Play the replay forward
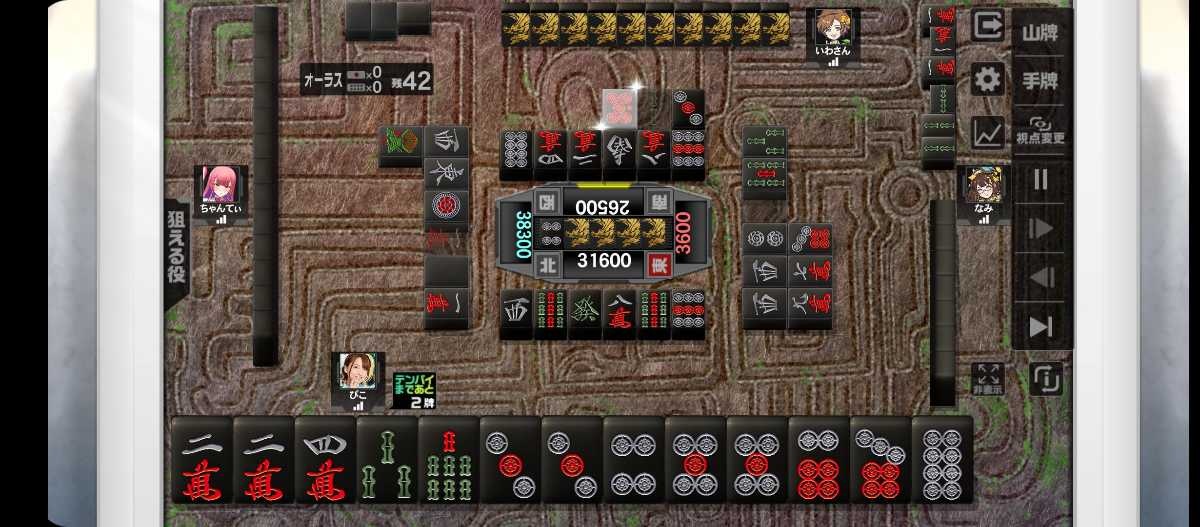 (x=1041, y=229)
